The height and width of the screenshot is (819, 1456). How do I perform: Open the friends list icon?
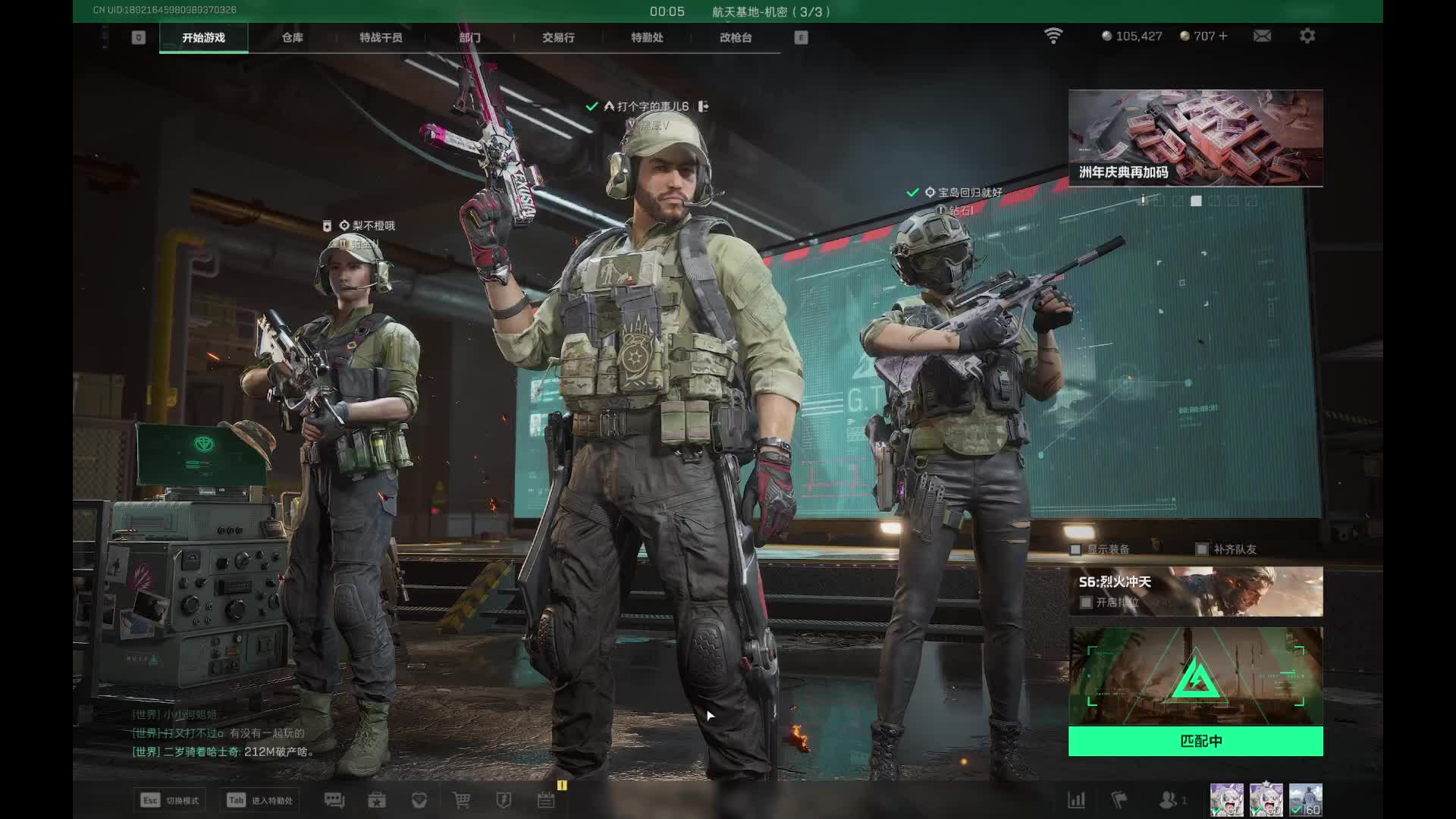1169,800
